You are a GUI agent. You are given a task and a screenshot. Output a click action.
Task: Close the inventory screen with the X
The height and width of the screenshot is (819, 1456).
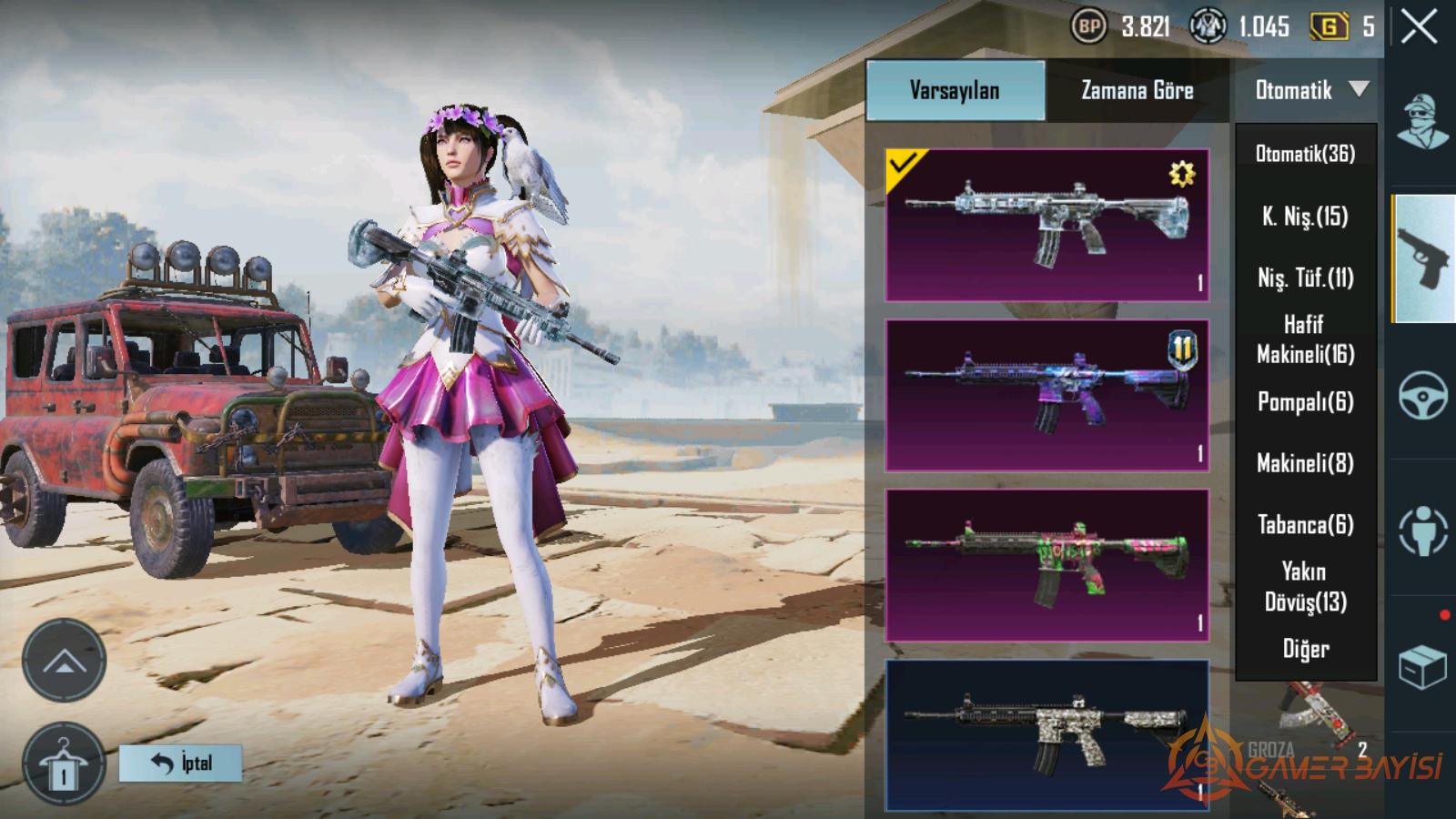click(x=1419, y=27)
